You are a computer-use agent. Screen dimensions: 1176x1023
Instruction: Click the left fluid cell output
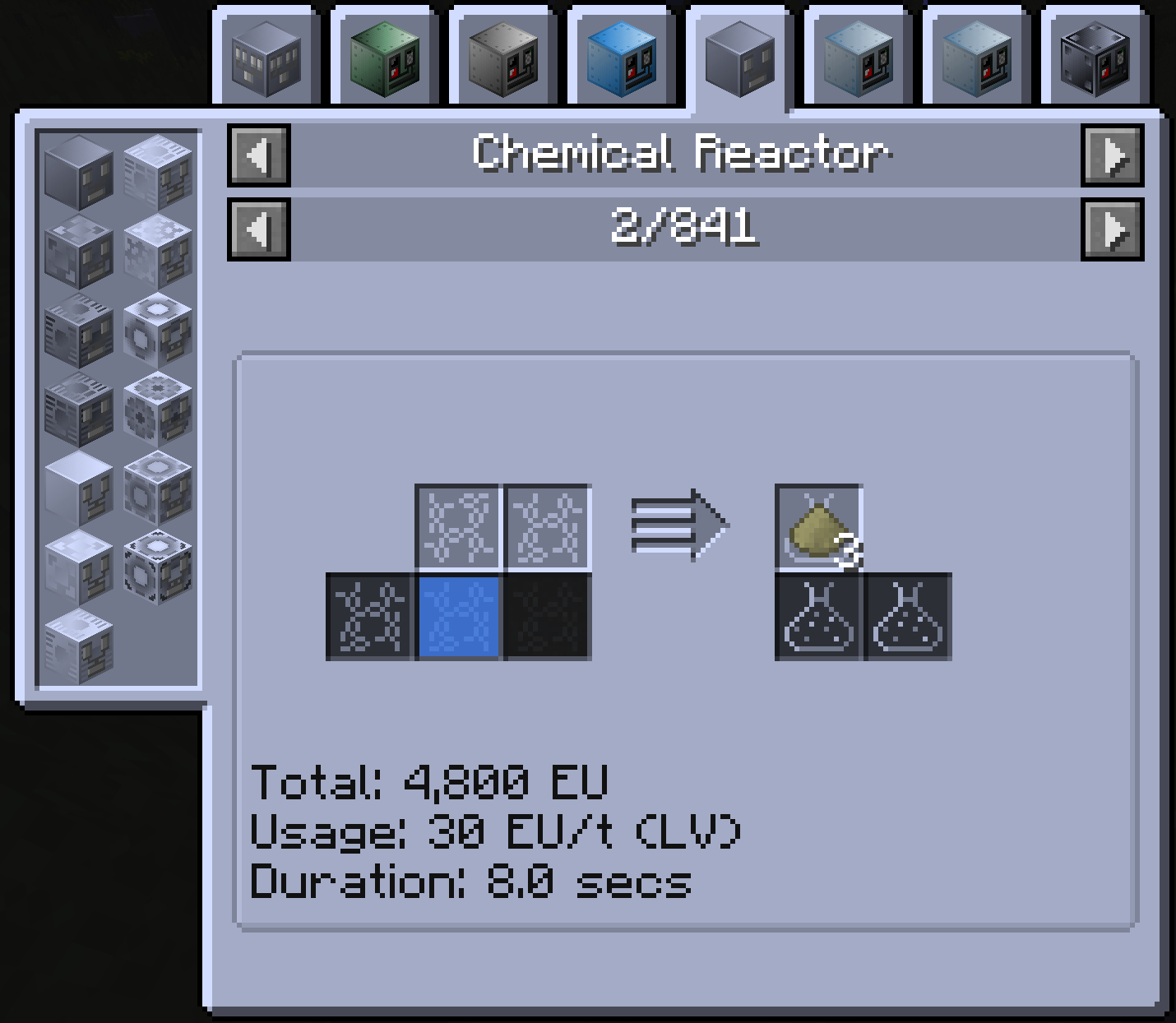click(818, 617)
